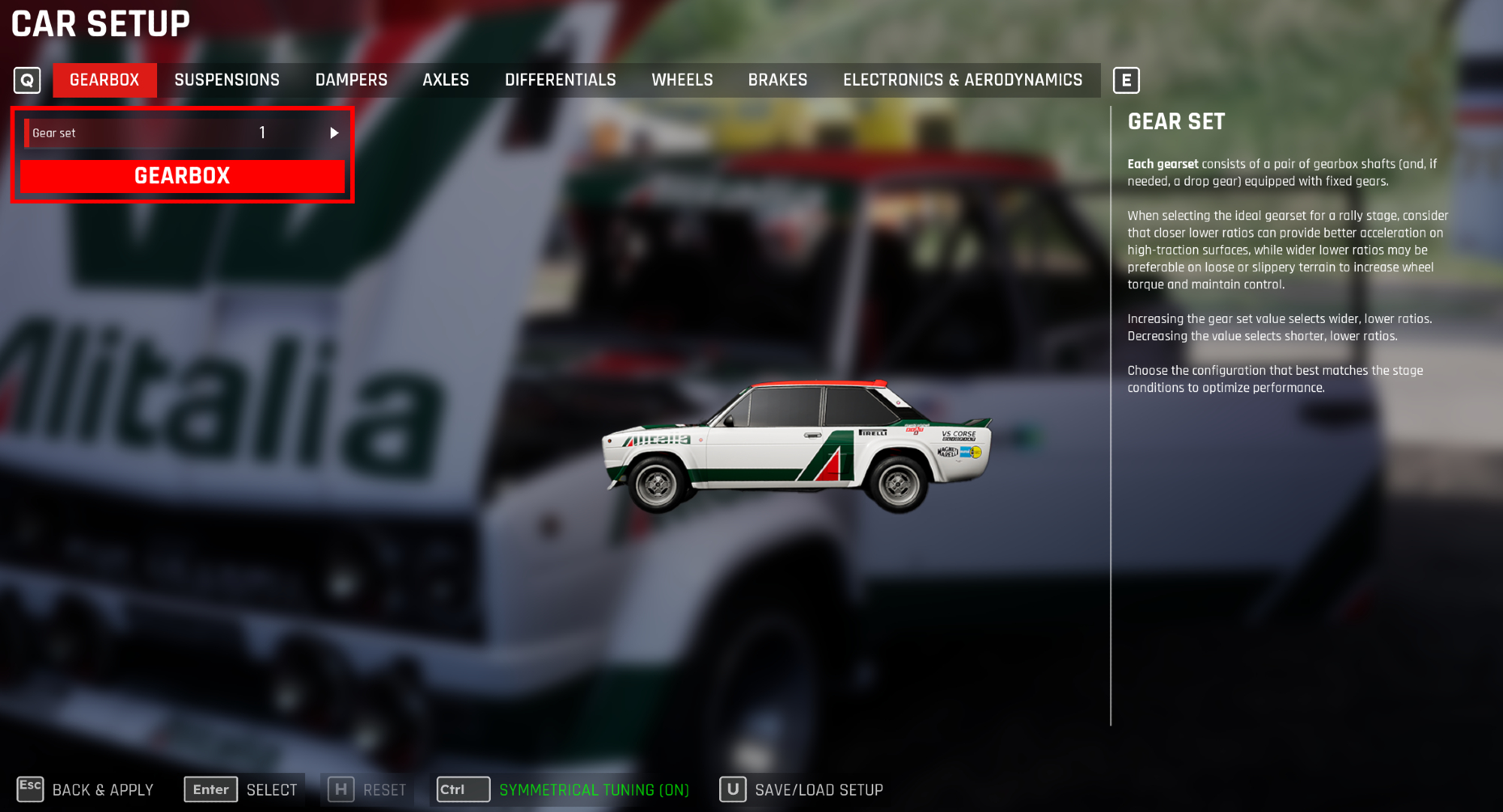Activate the Select option in footer
1503x812 pixels.
(243, 789)
